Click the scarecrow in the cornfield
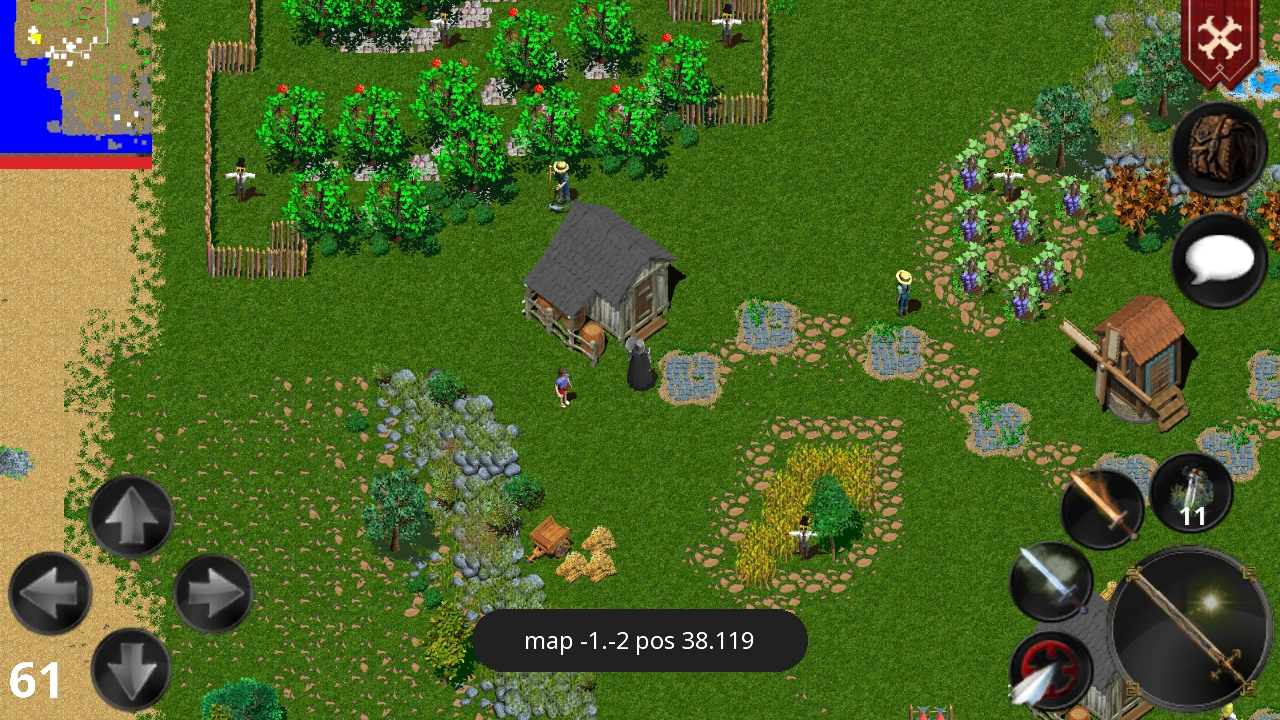This screenshot has height=720, width=1280. pos(805,535)
